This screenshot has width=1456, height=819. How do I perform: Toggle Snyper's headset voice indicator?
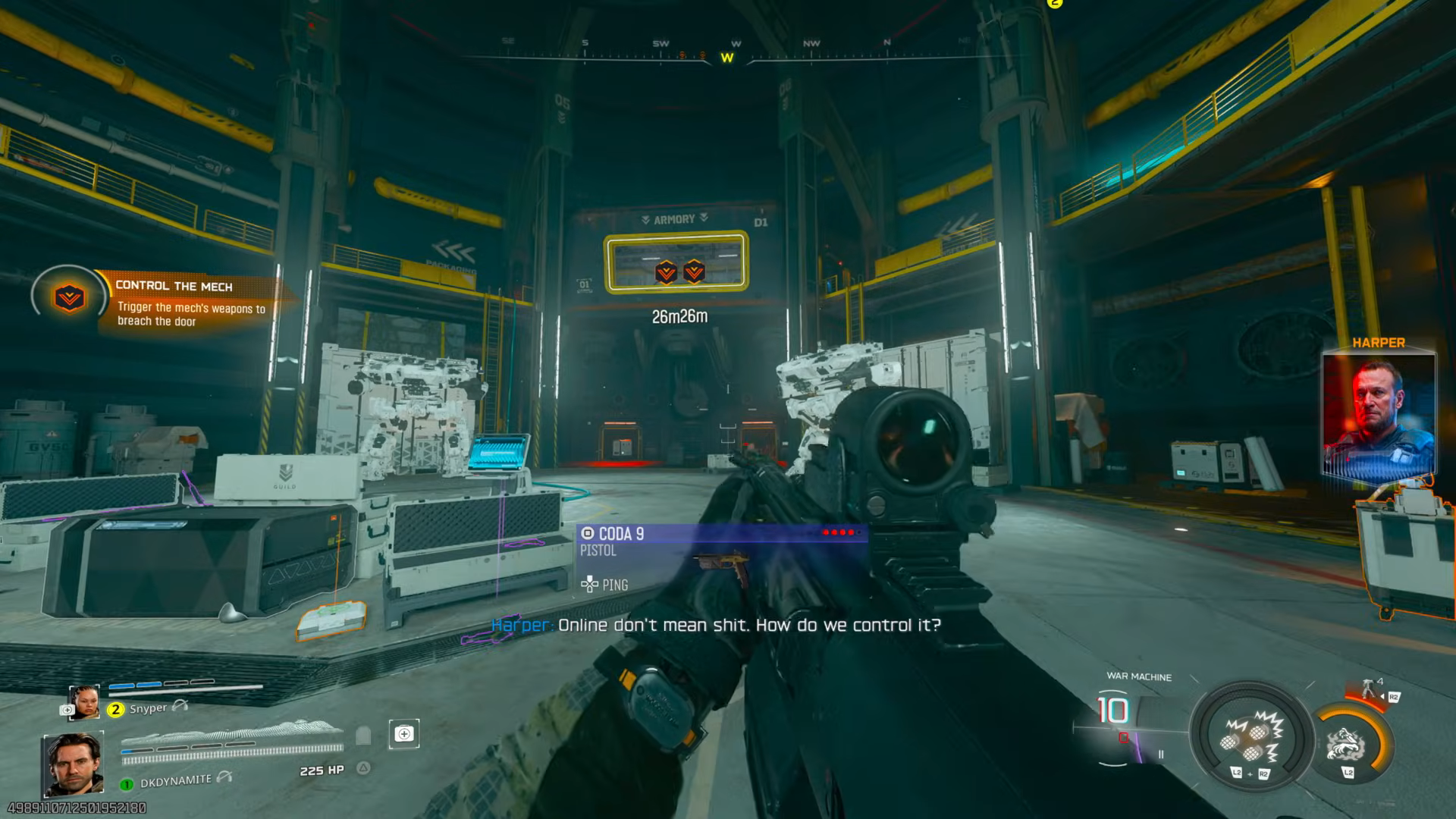coord(179,706)
